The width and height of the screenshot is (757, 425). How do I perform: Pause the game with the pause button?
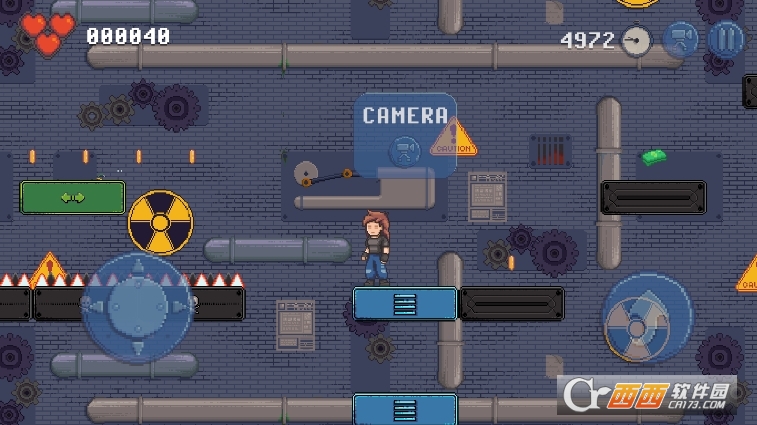[726, 39]
